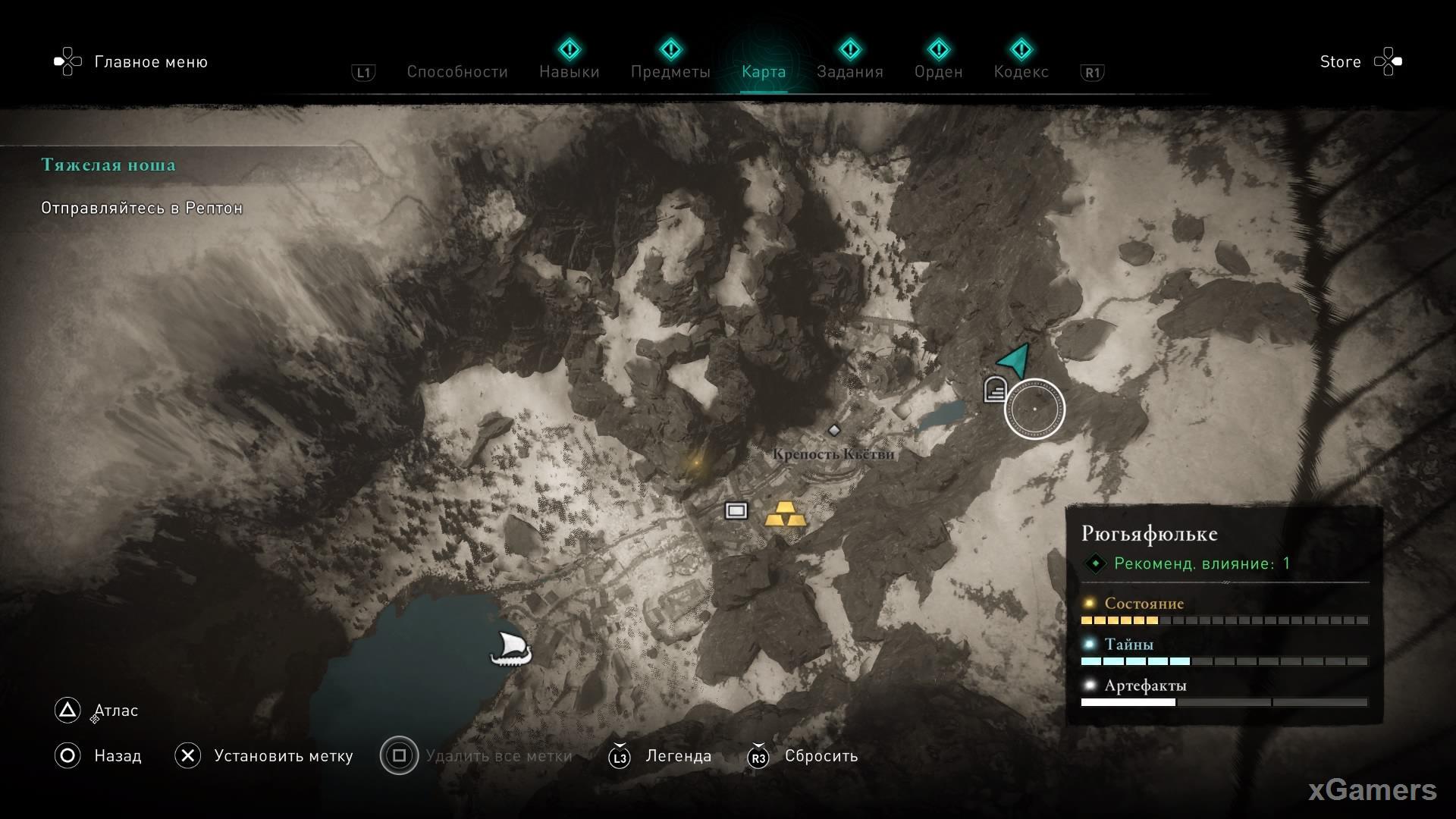The height and width of the screenshot is (819, 1456).
Task: Choose Установить метку option
Action: (x=283, y=756)
